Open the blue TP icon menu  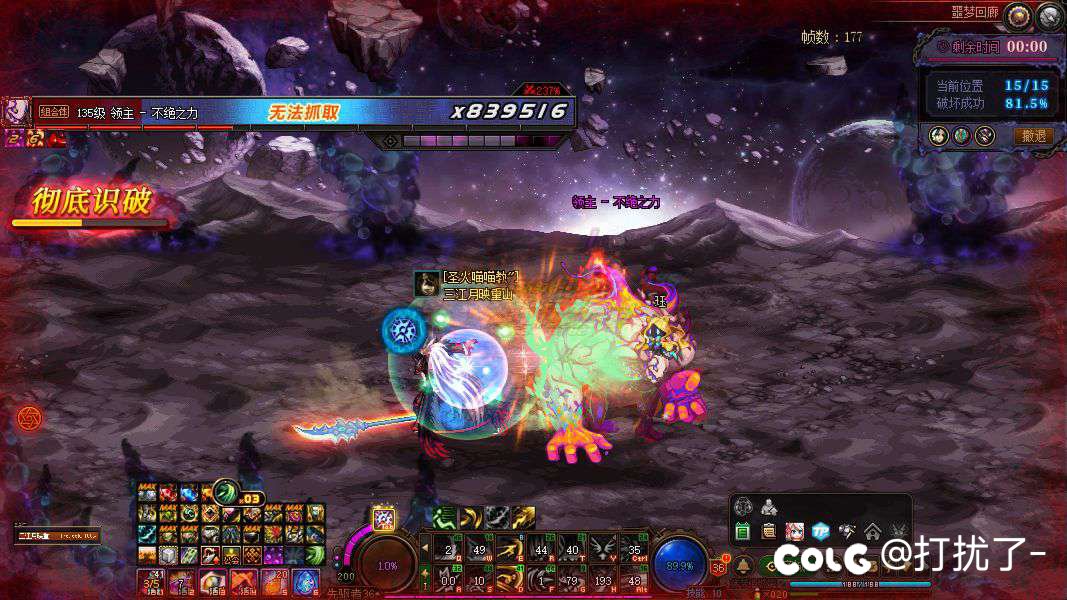pos(820,531)
